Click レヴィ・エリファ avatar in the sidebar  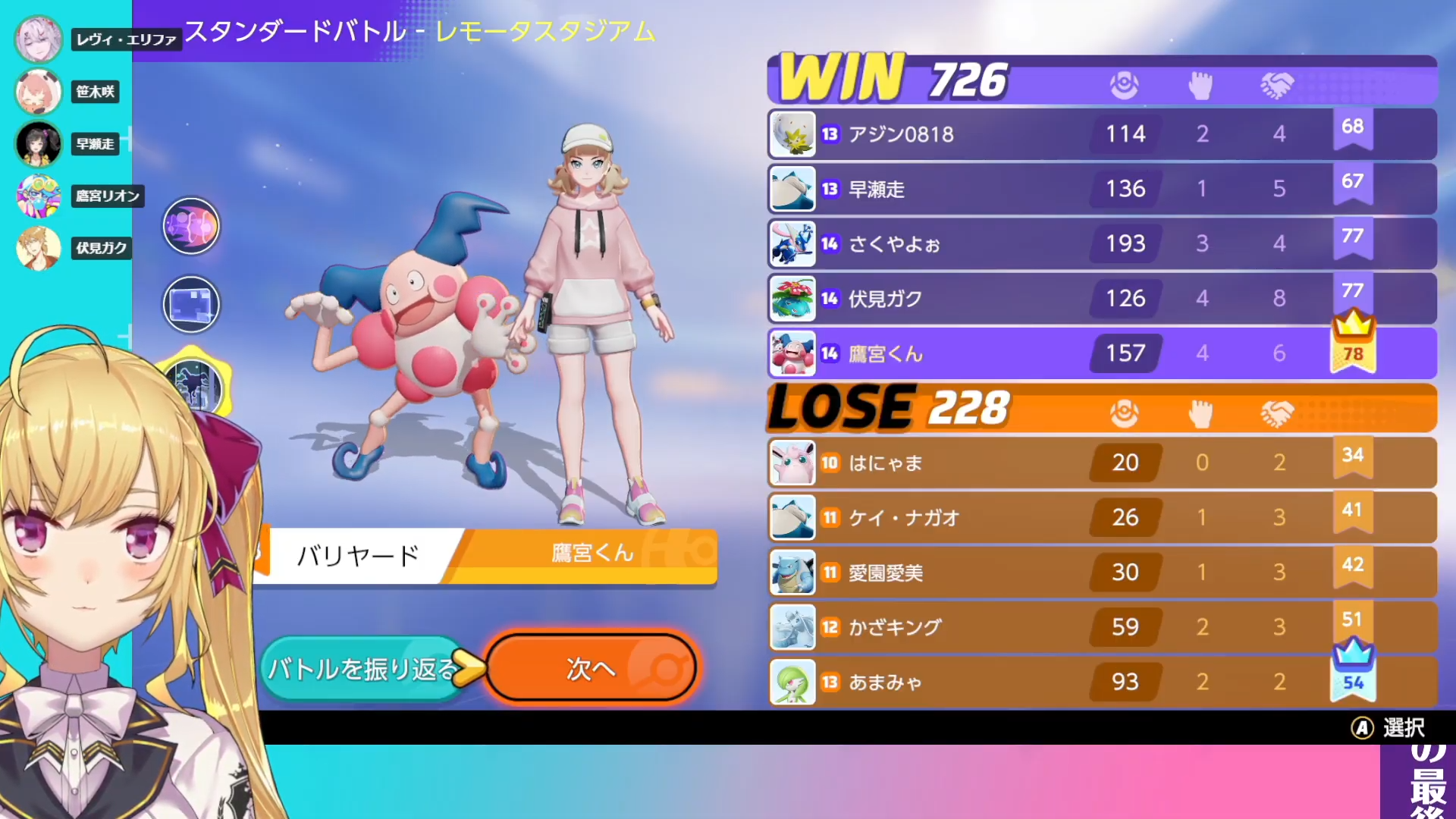tap(38, 38)
